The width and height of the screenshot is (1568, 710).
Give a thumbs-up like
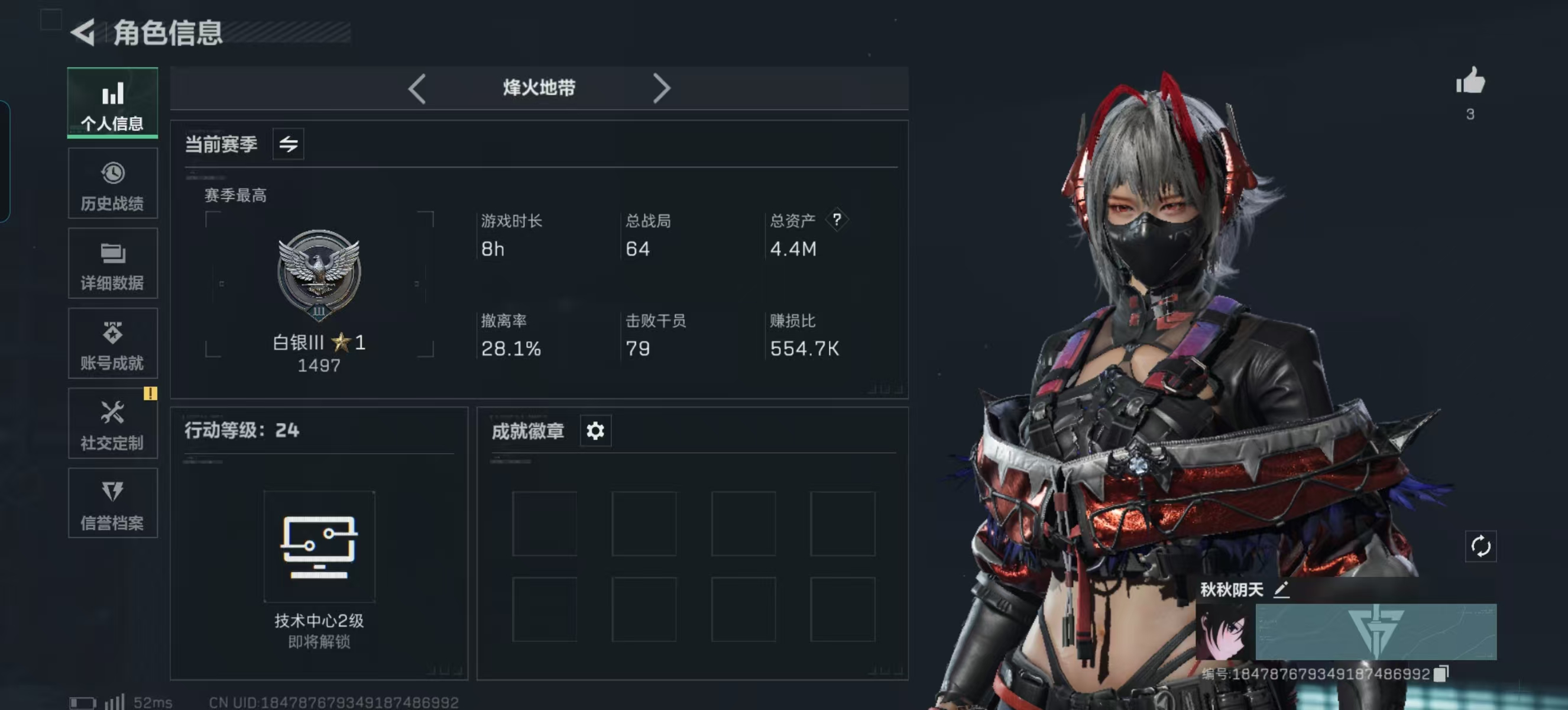tap(1470, 82)
